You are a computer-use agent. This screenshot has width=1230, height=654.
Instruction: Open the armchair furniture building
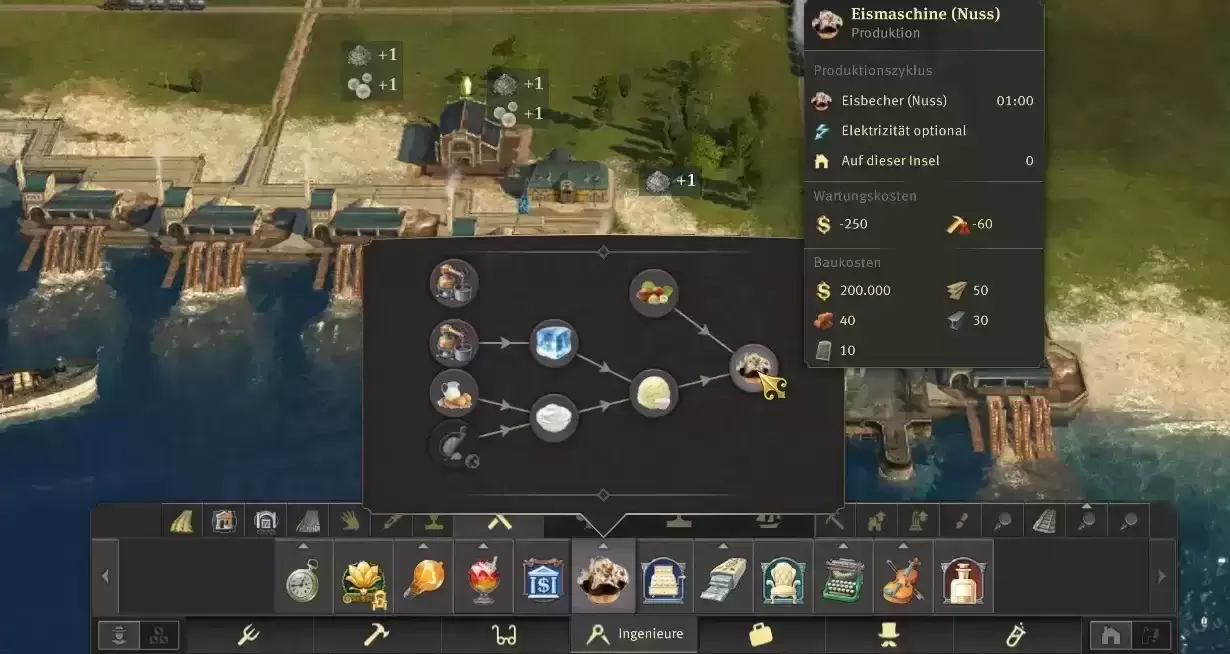[x=783, y=579]
